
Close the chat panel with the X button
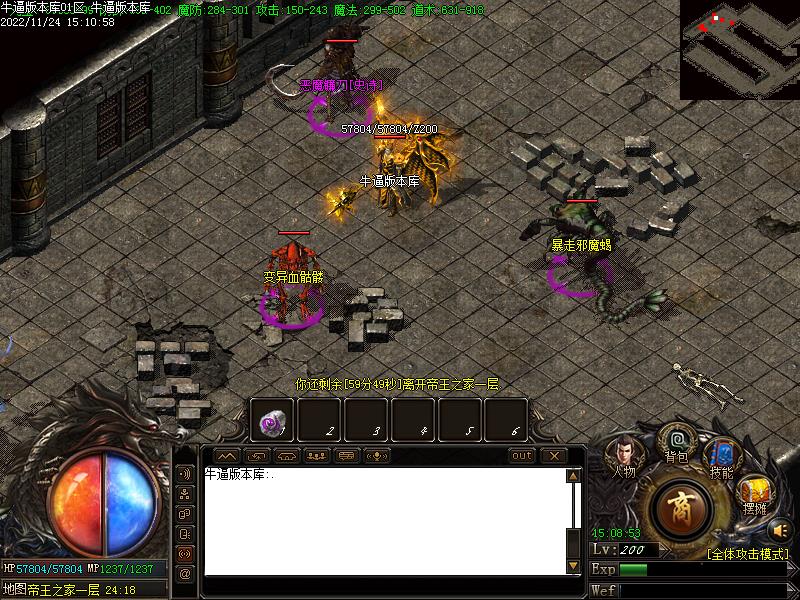coord(553,456)
